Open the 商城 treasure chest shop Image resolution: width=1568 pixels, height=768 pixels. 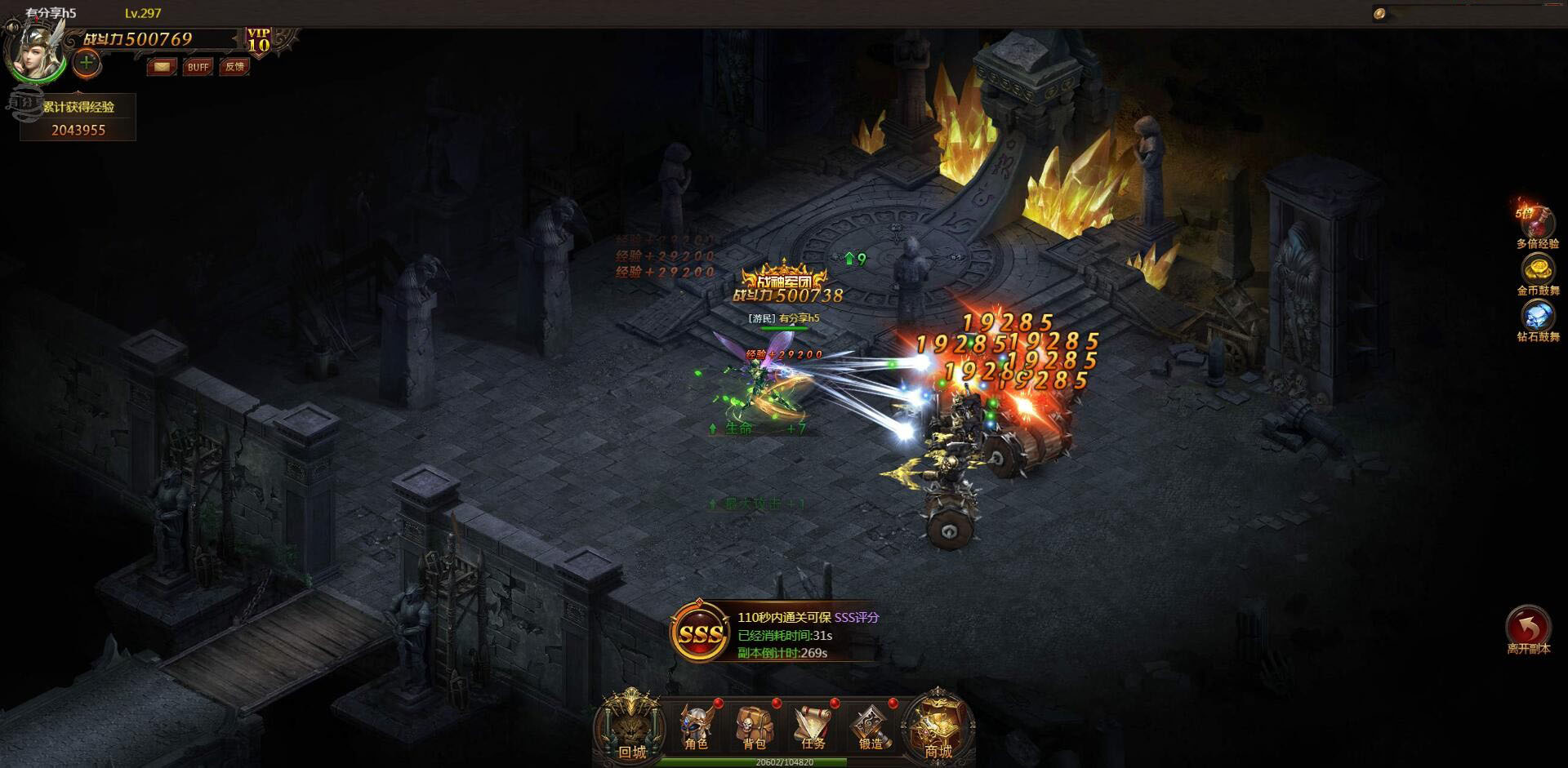point(938,726)
